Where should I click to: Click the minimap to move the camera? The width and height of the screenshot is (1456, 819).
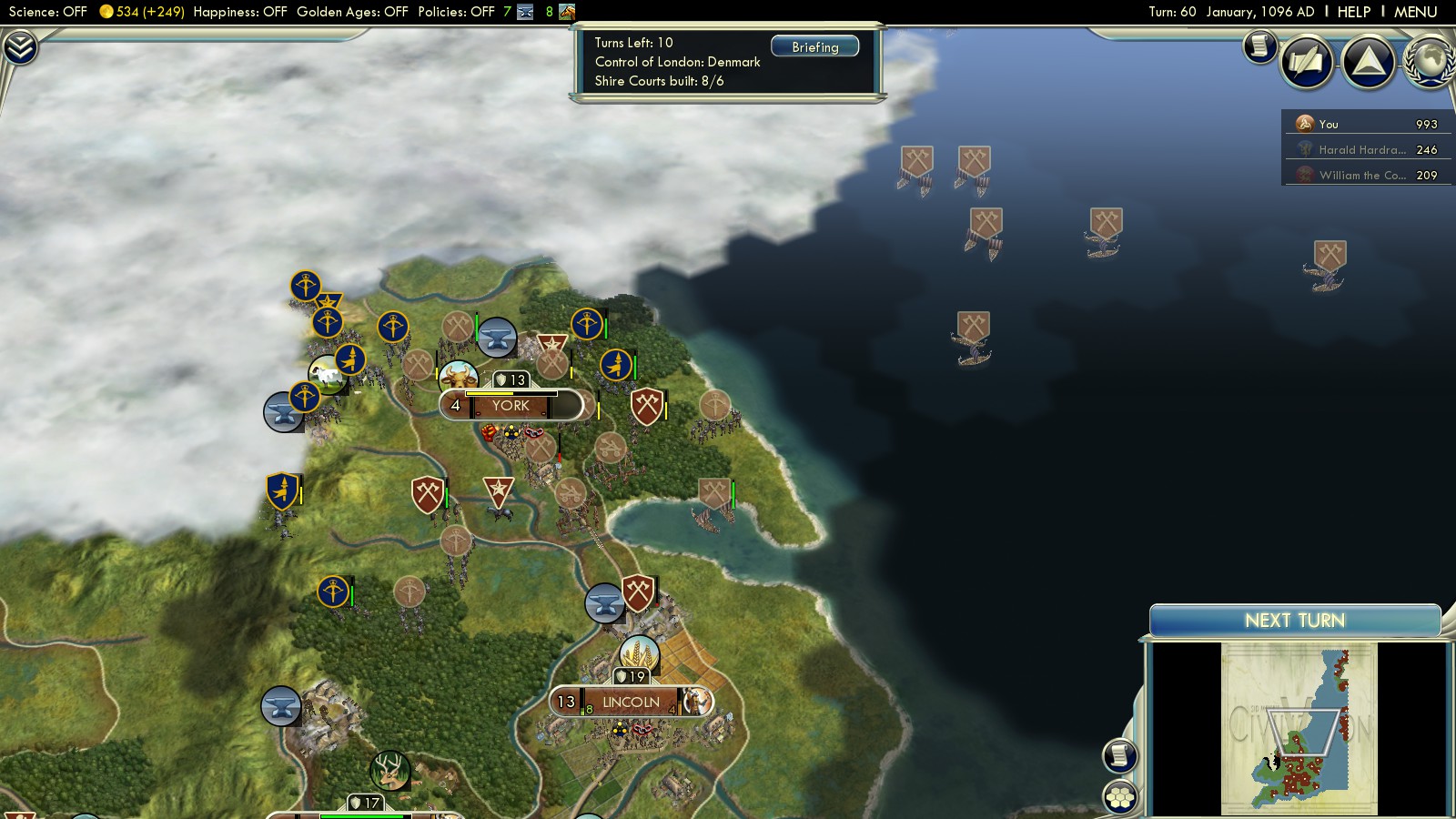coord(1299,728)
